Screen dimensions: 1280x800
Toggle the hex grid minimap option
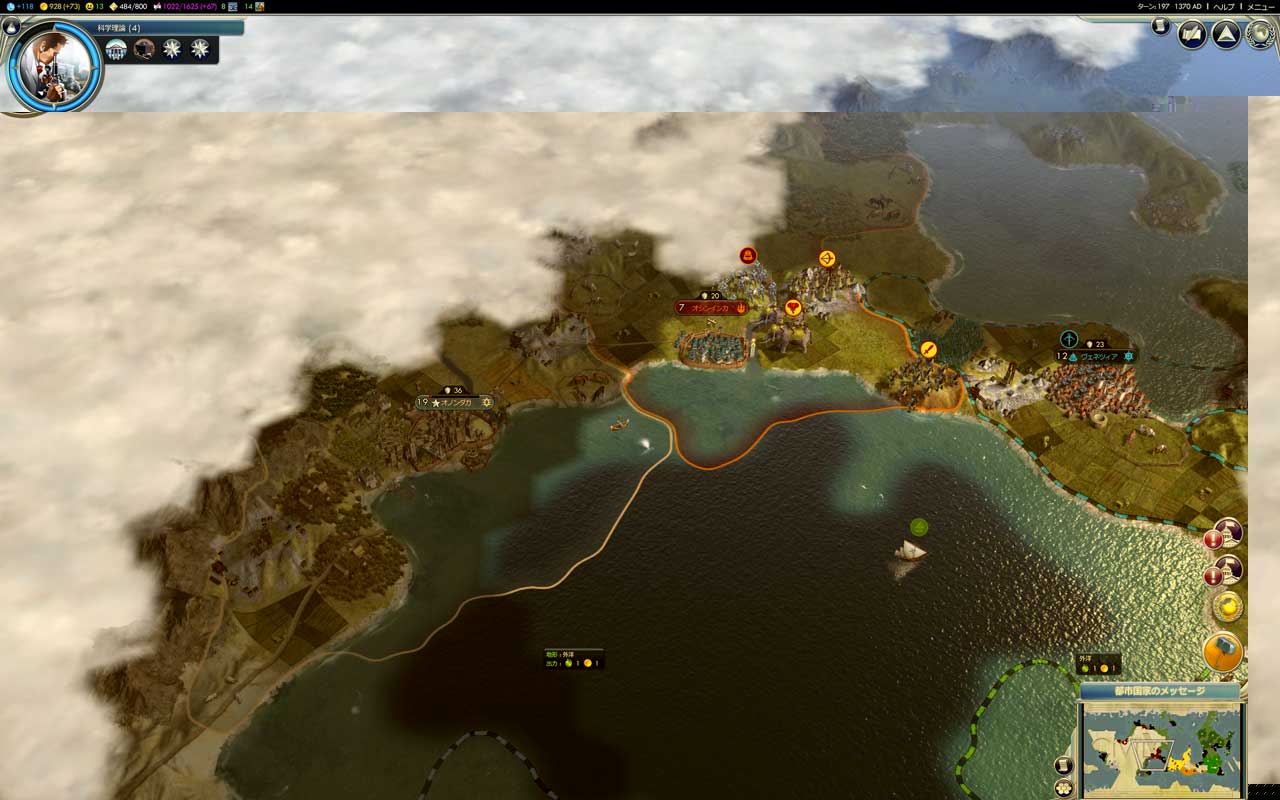[x=1064, y=789]
